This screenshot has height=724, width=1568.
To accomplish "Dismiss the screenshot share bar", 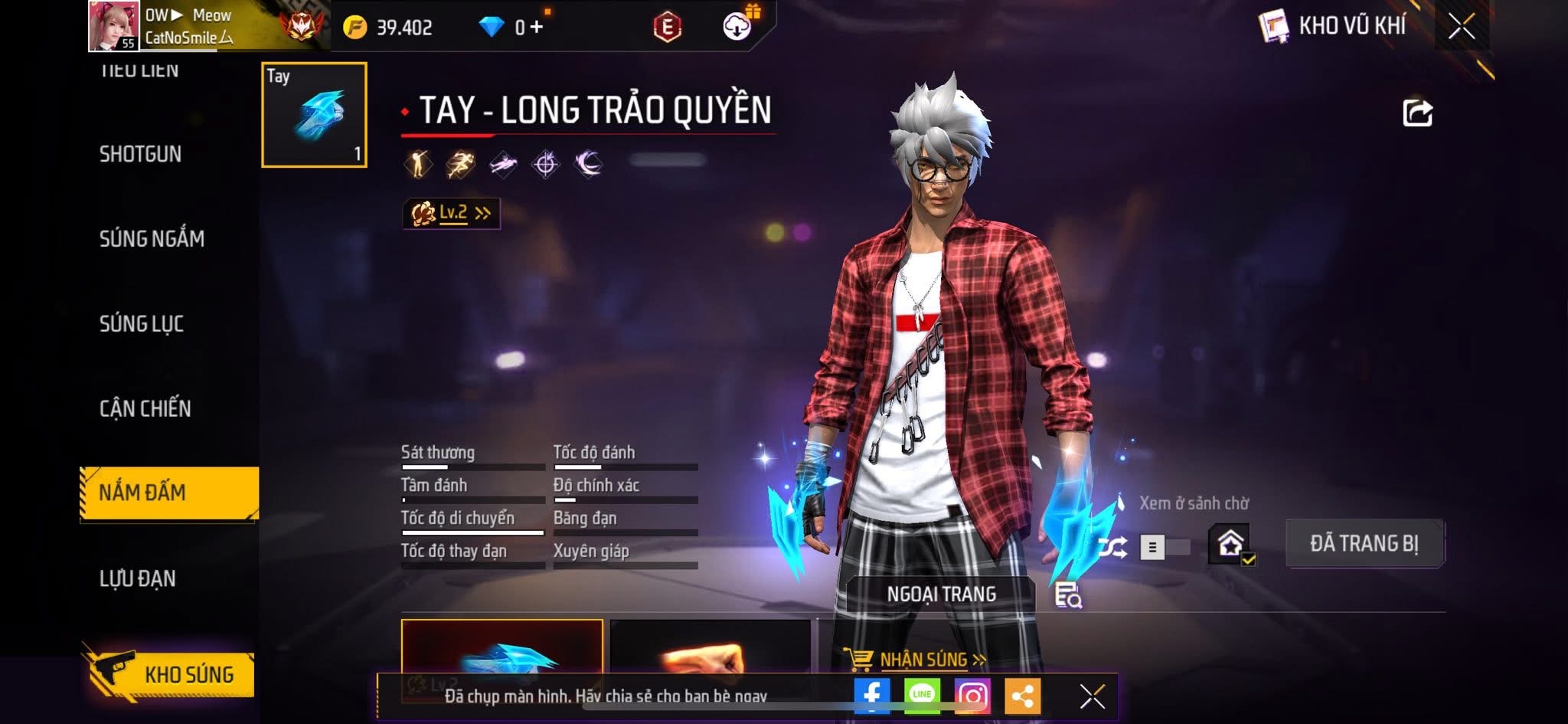I will [1092, 696].
